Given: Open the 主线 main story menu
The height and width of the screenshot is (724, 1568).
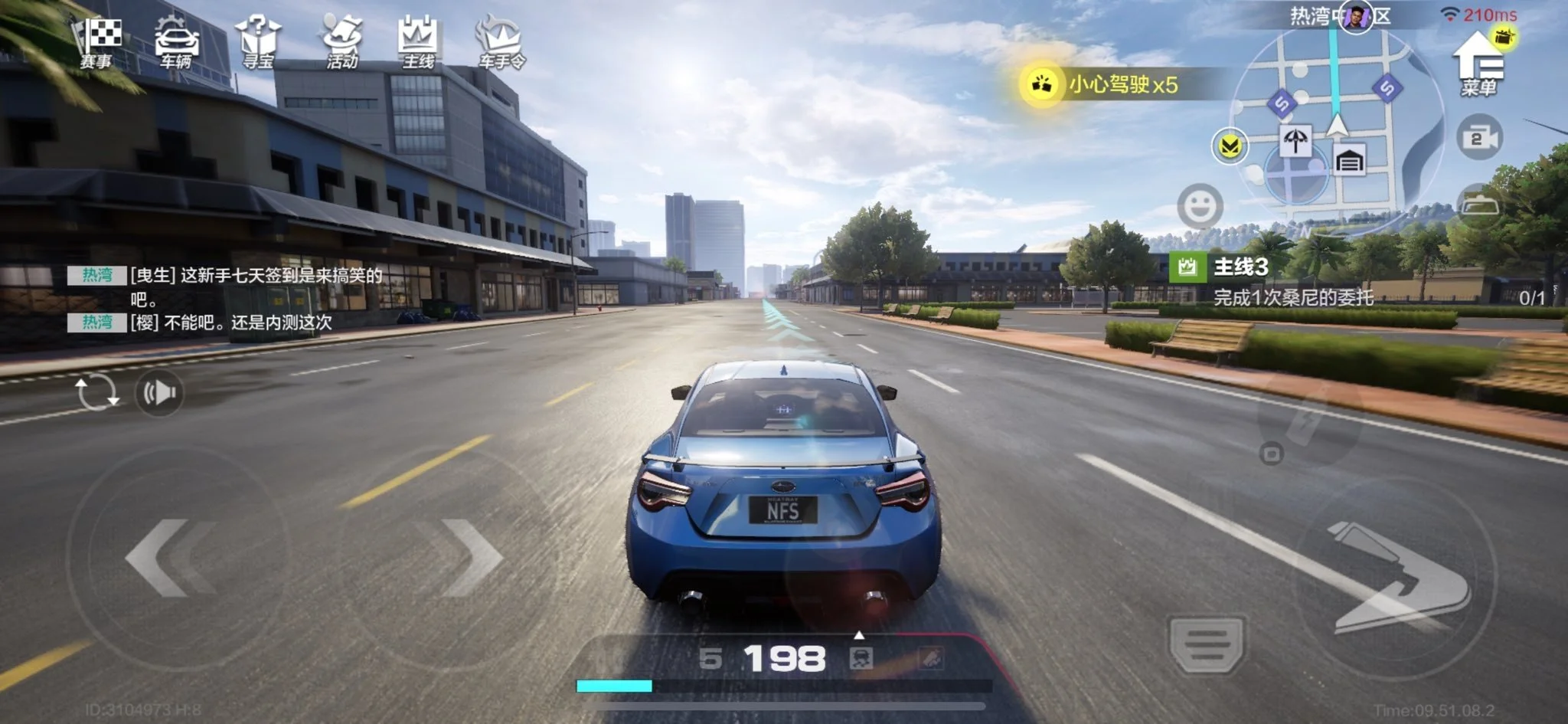Looking at the screenshot, I should (x=418, y=43).
